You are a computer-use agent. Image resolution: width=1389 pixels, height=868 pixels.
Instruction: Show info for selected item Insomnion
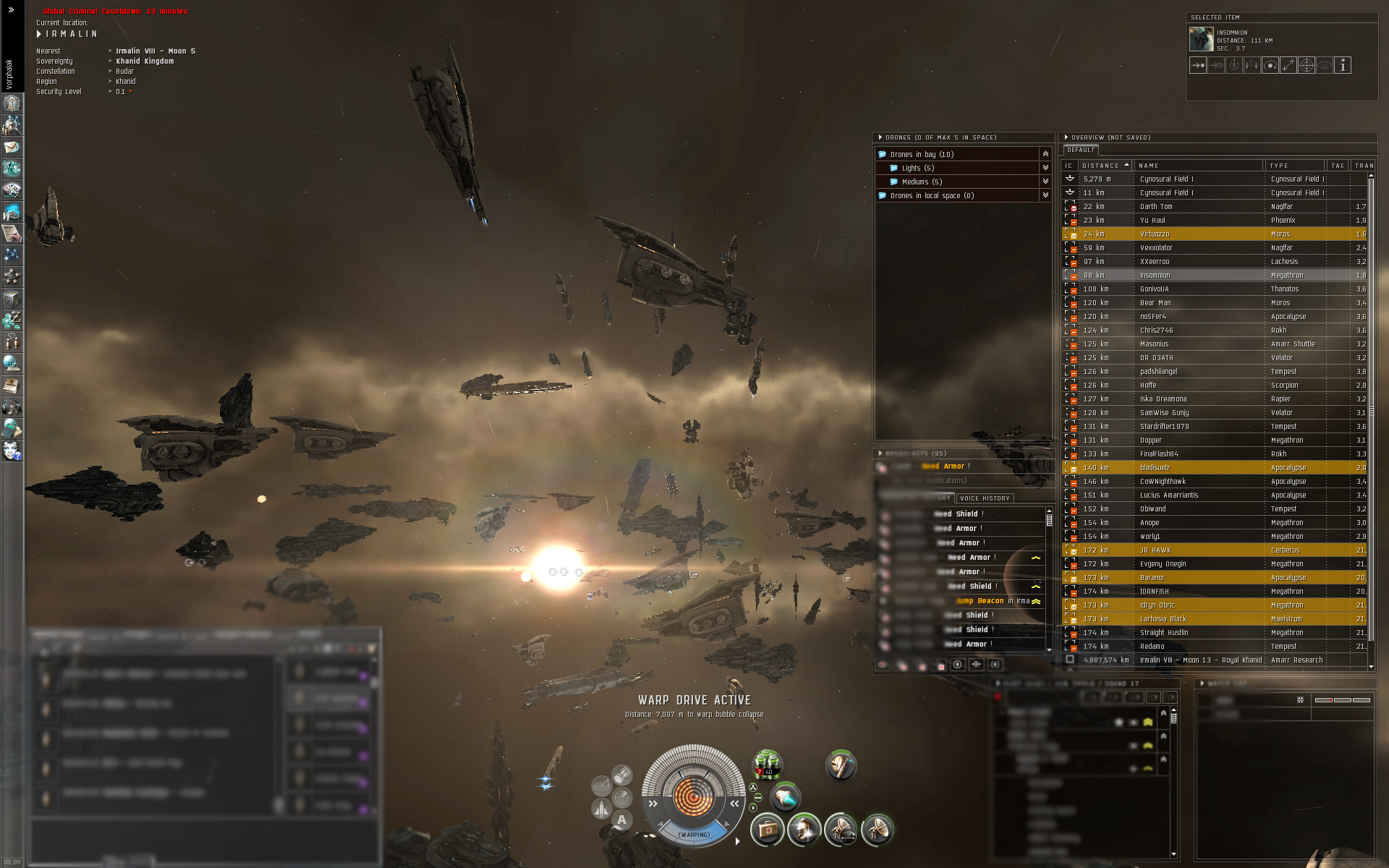[x=1343, y=65]
